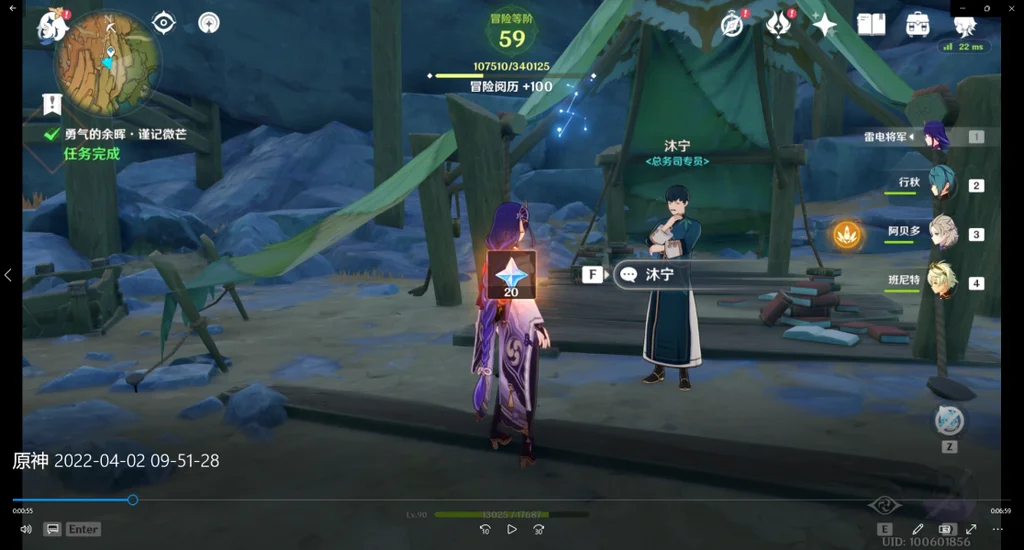This screenshot has width=1024, height=550.
Task: Open the wish star icon
Action: click(x=824, y=25)
